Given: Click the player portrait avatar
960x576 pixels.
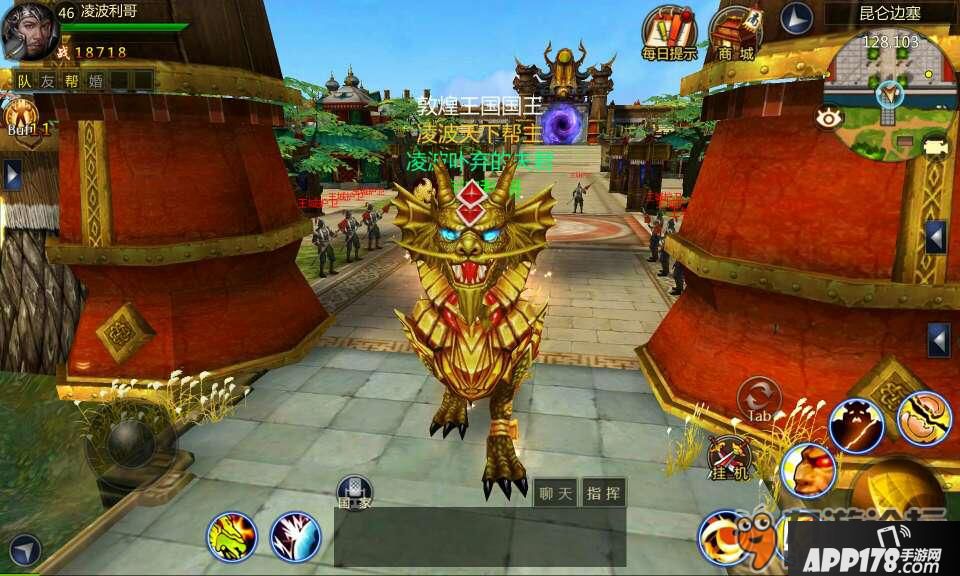Looking at the screenshot, I should (28, 30).
